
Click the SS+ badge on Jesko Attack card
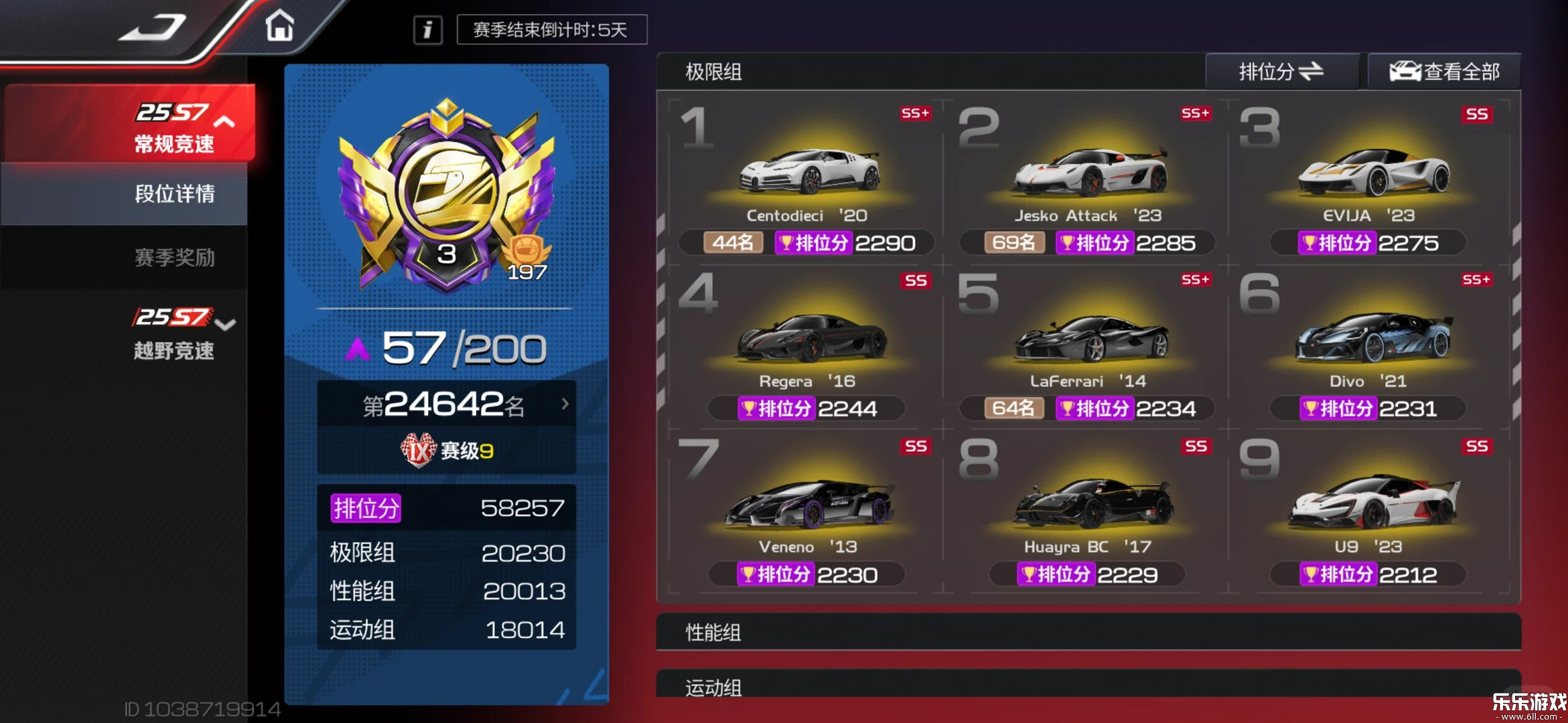click(x=1194, y=114)
